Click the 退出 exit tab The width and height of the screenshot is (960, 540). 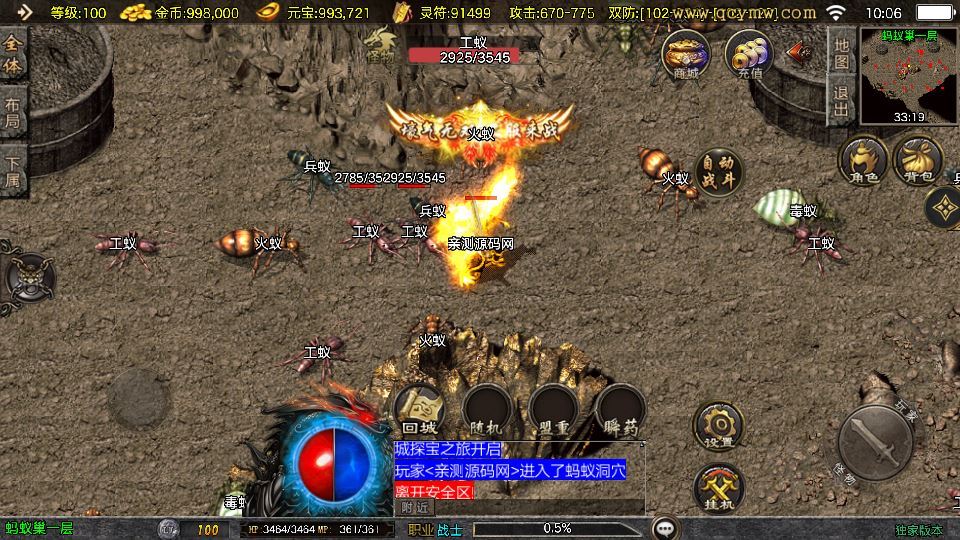(841, 101)
